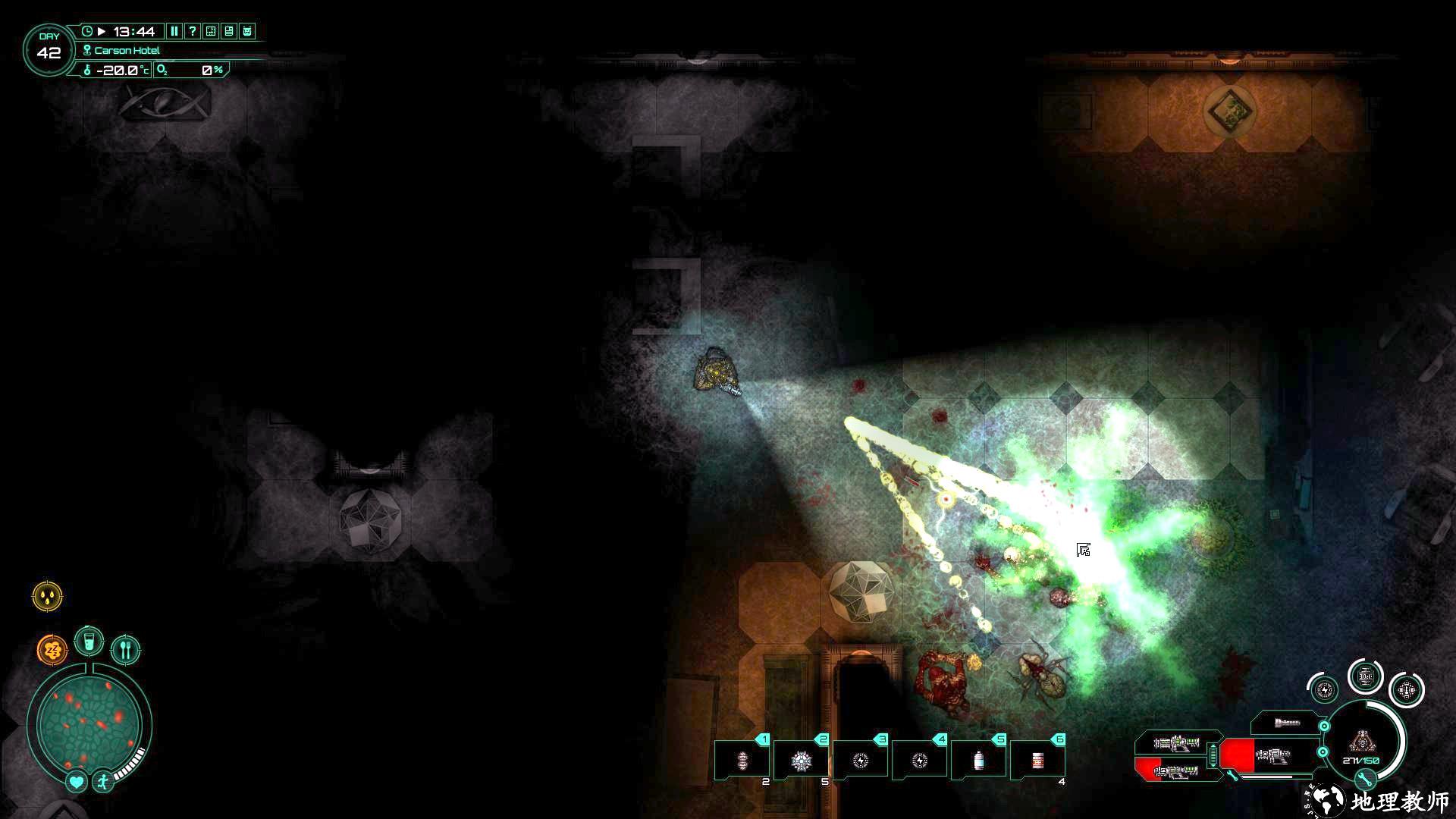
Task: Click the heart health icon
Action: [x=76, y=781]
